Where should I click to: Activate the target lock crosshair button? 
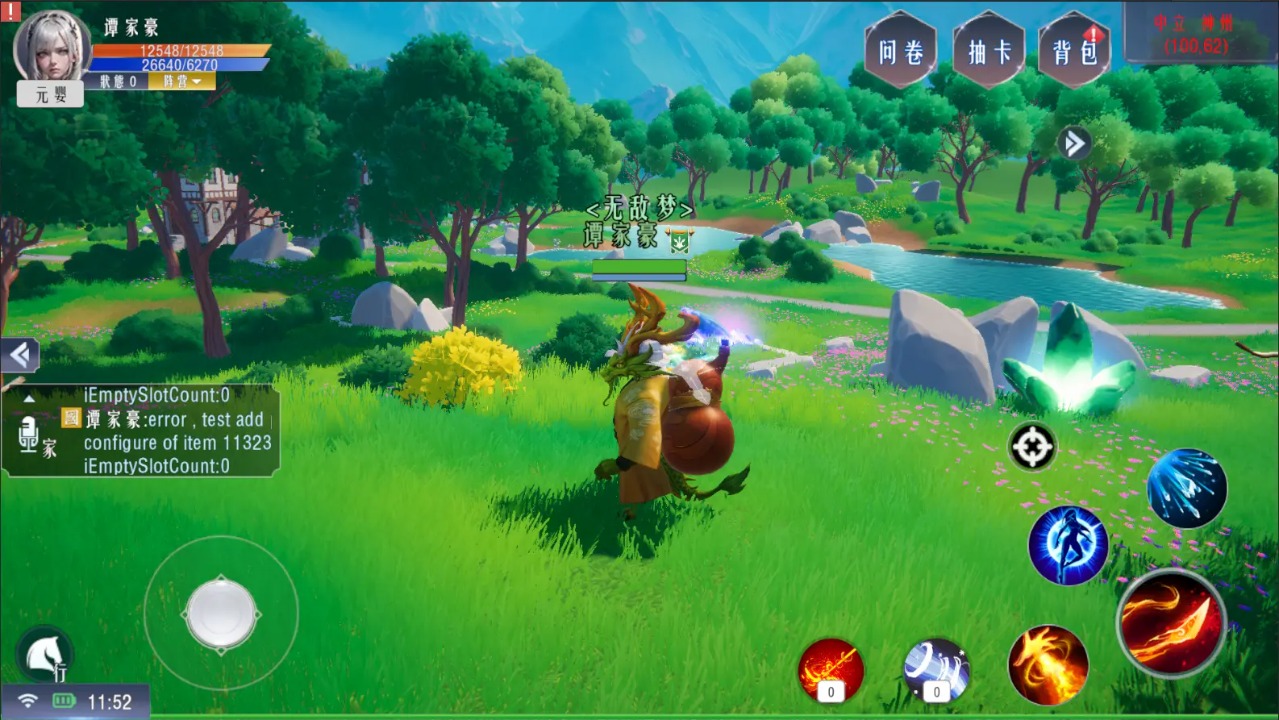click(1033, 446)
